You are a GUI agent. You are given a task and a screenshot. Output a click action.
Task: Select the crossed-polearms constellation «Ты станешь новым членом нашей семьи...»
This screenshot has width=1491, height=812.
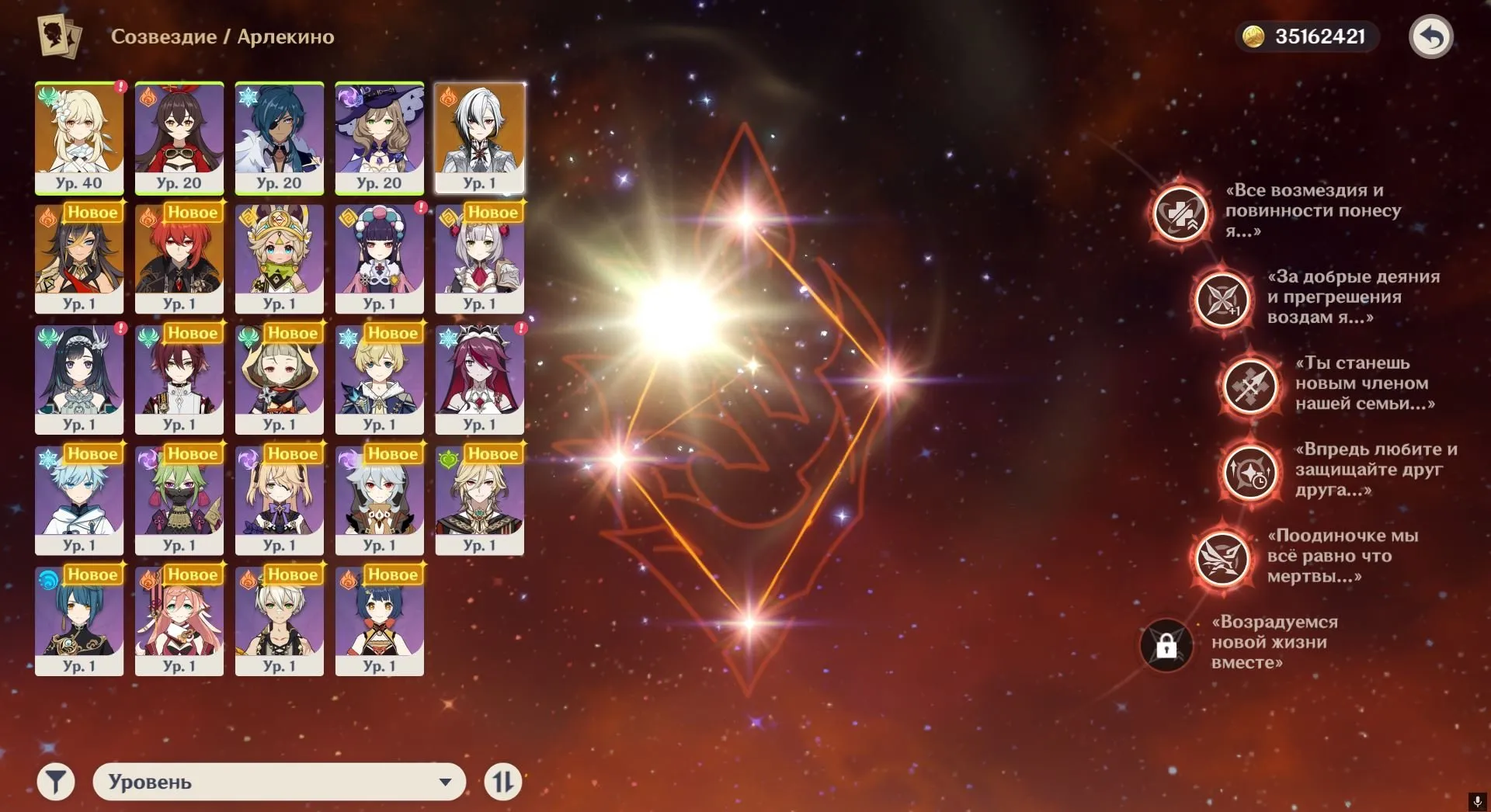coord(1250,386)
